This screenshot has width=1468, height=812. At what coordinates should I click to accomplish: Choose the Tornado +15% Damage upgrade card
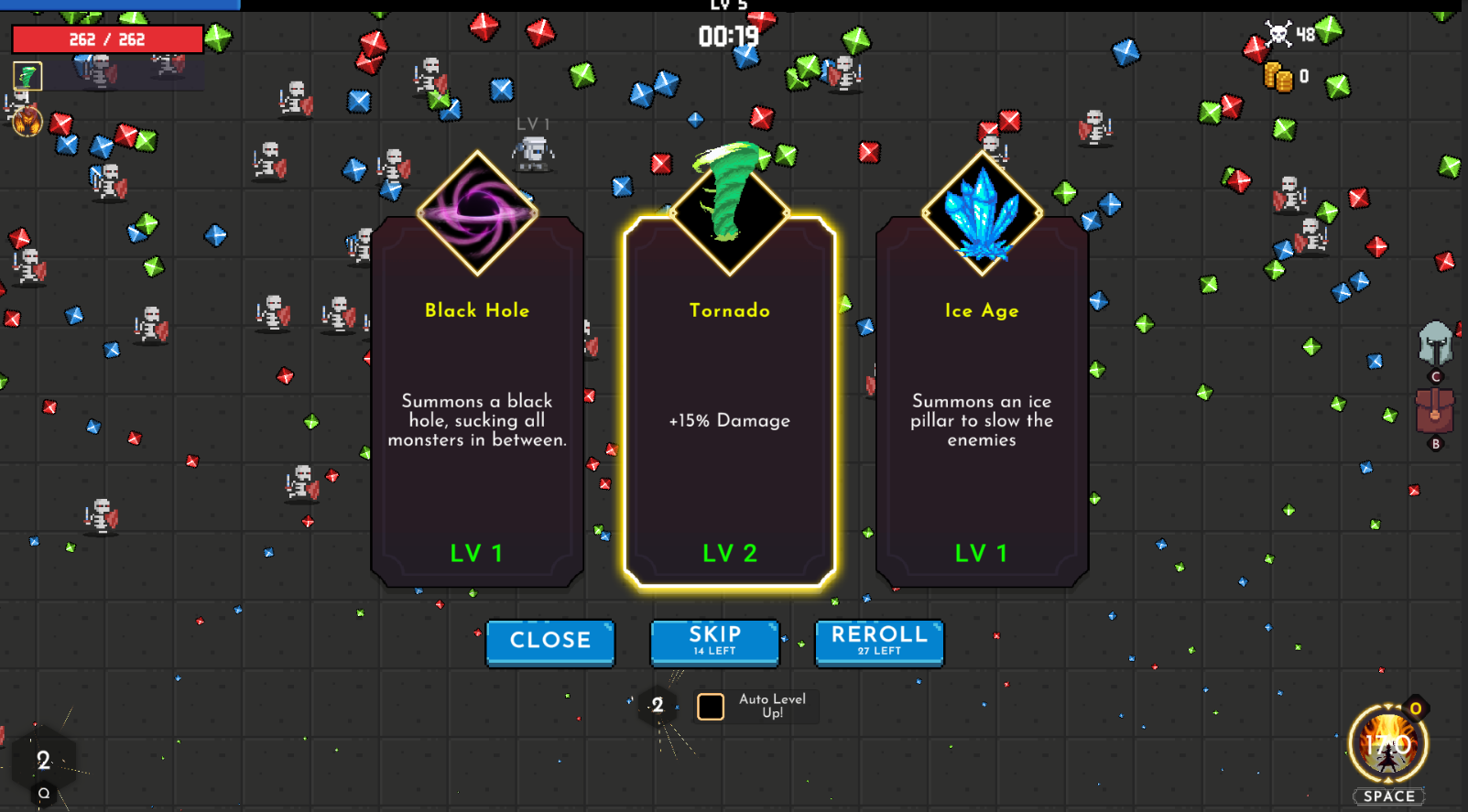point(729,421)
